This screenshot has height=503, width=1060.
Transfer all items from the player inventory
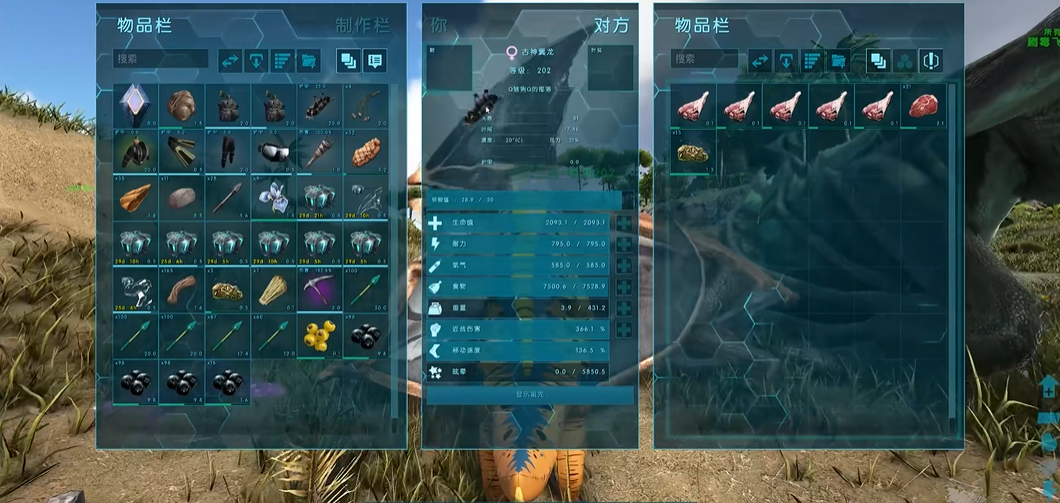(x=231, y=61)
